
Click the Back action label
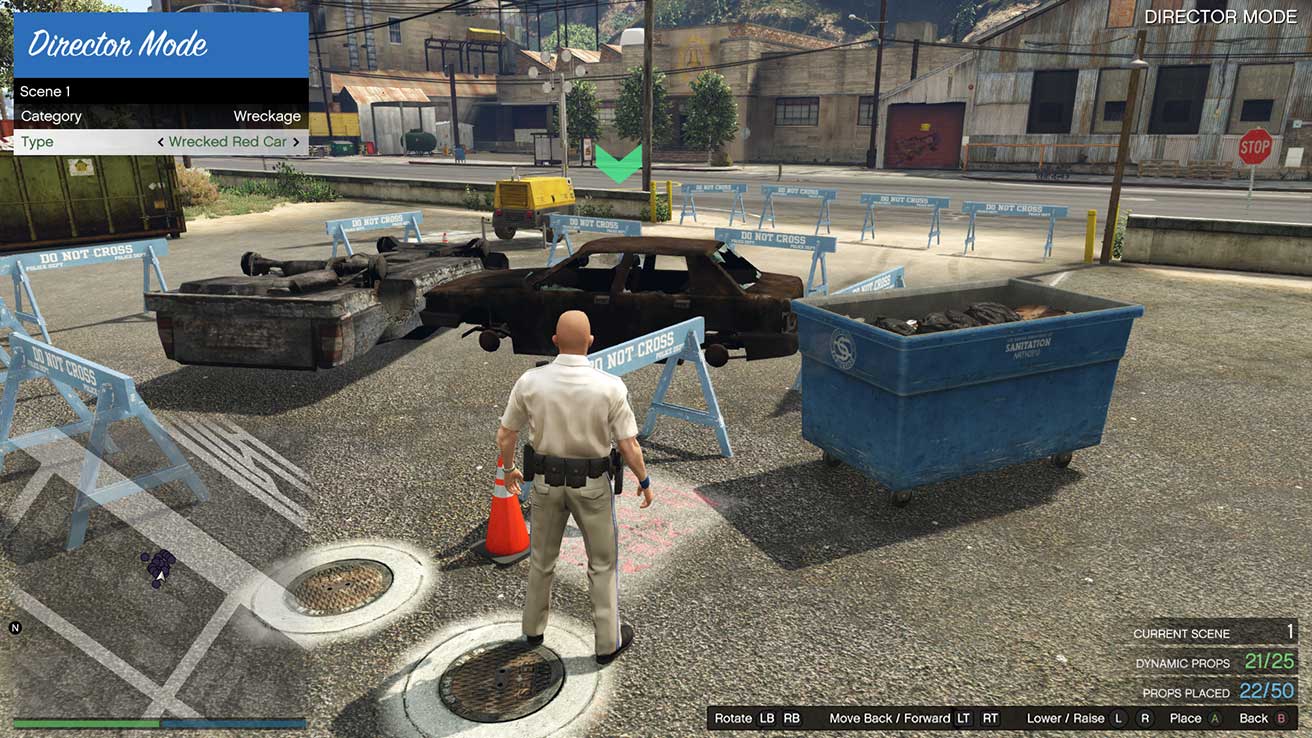coord(1253,718)
